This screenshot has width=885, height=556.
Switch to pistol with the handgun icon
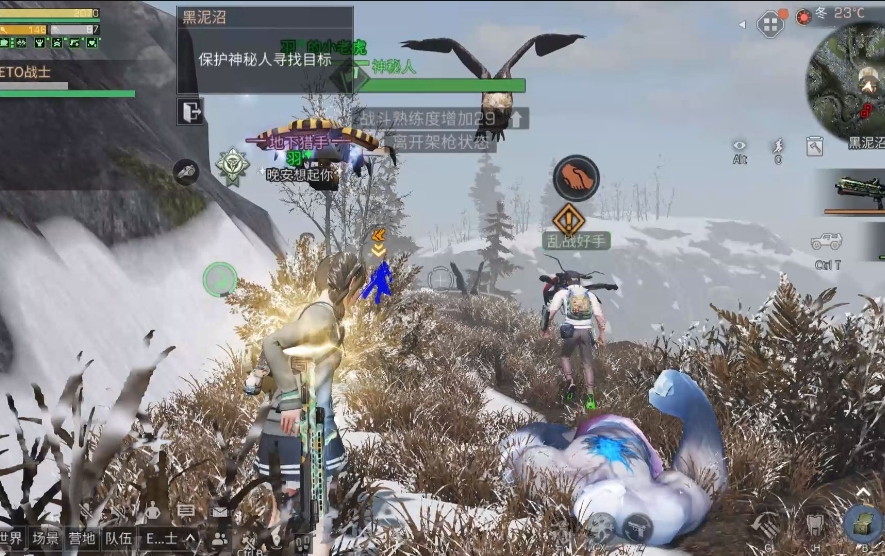(x=637, y=527)
